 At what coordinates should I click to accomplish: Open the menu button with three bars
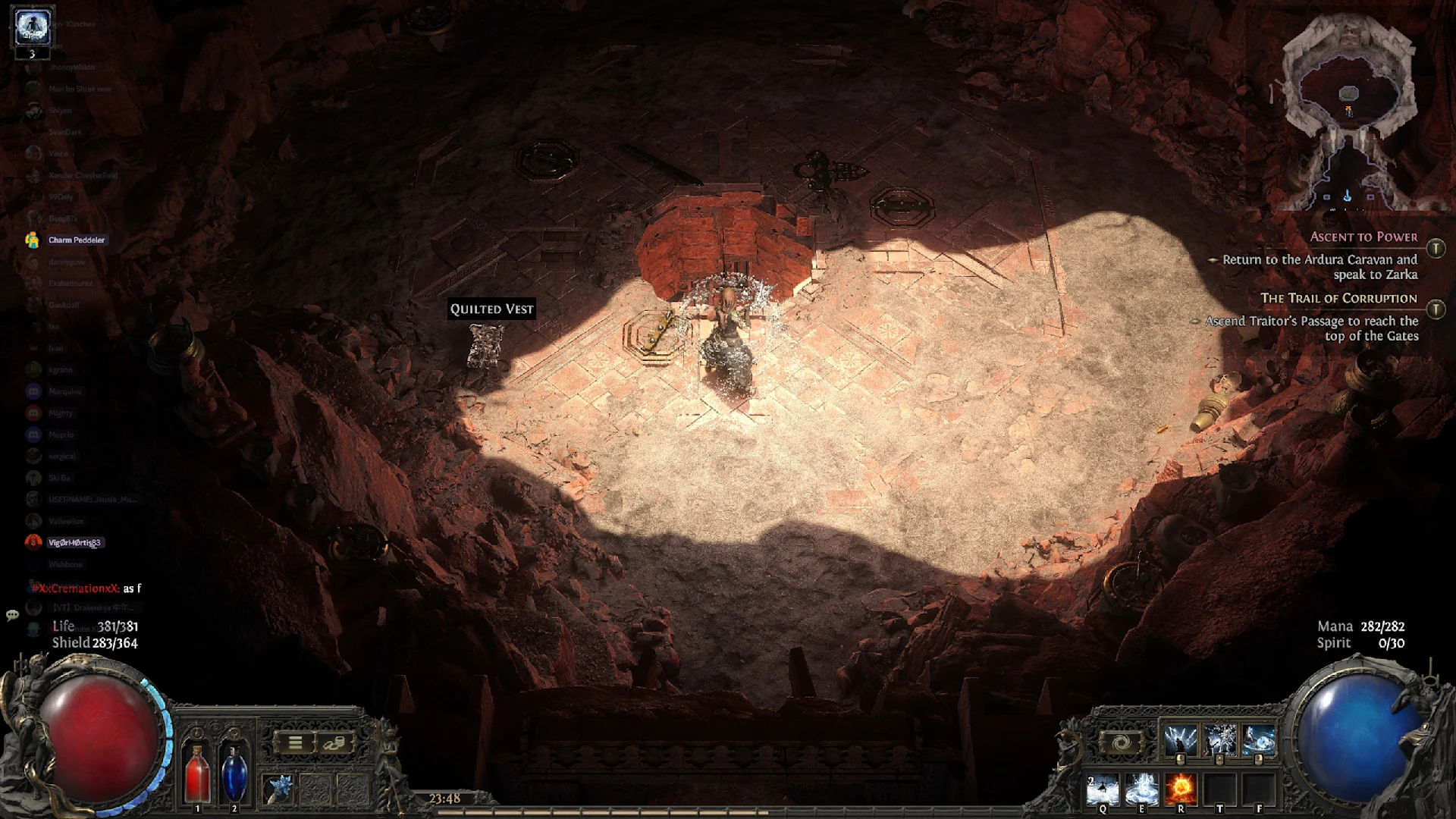coord(295,743)
